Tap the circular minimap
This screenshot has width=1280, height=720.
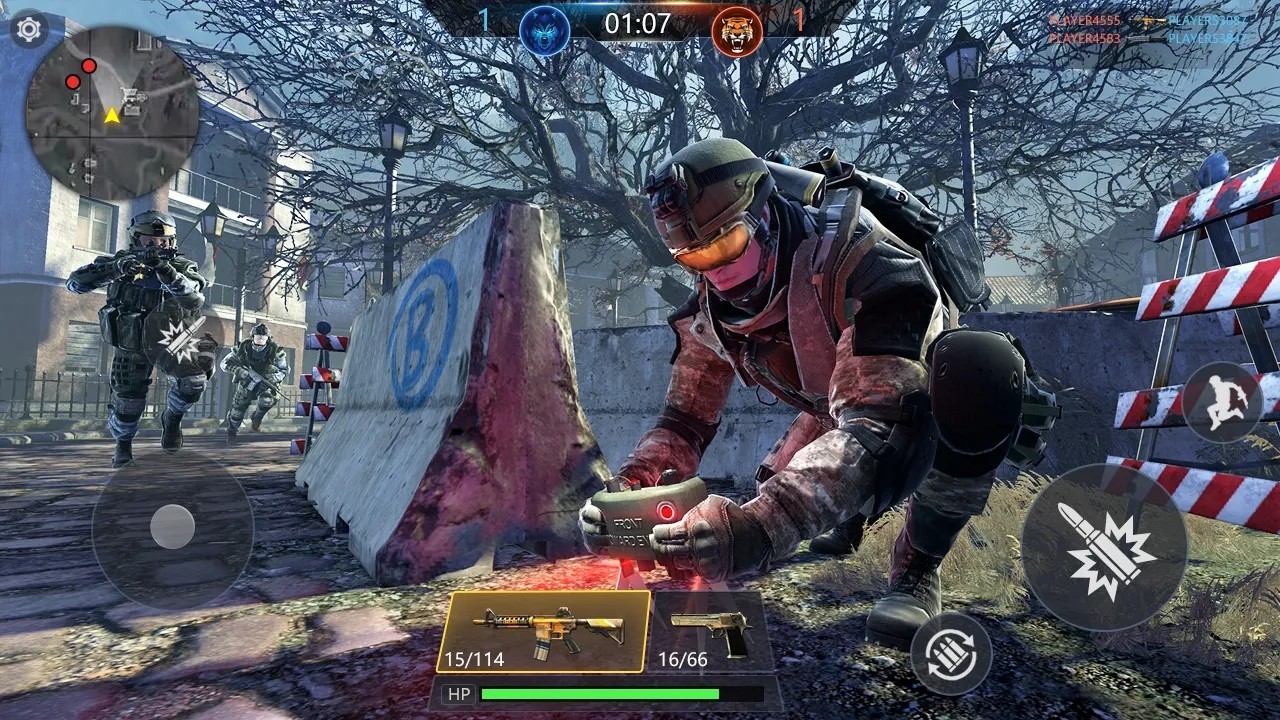[111, 112]
